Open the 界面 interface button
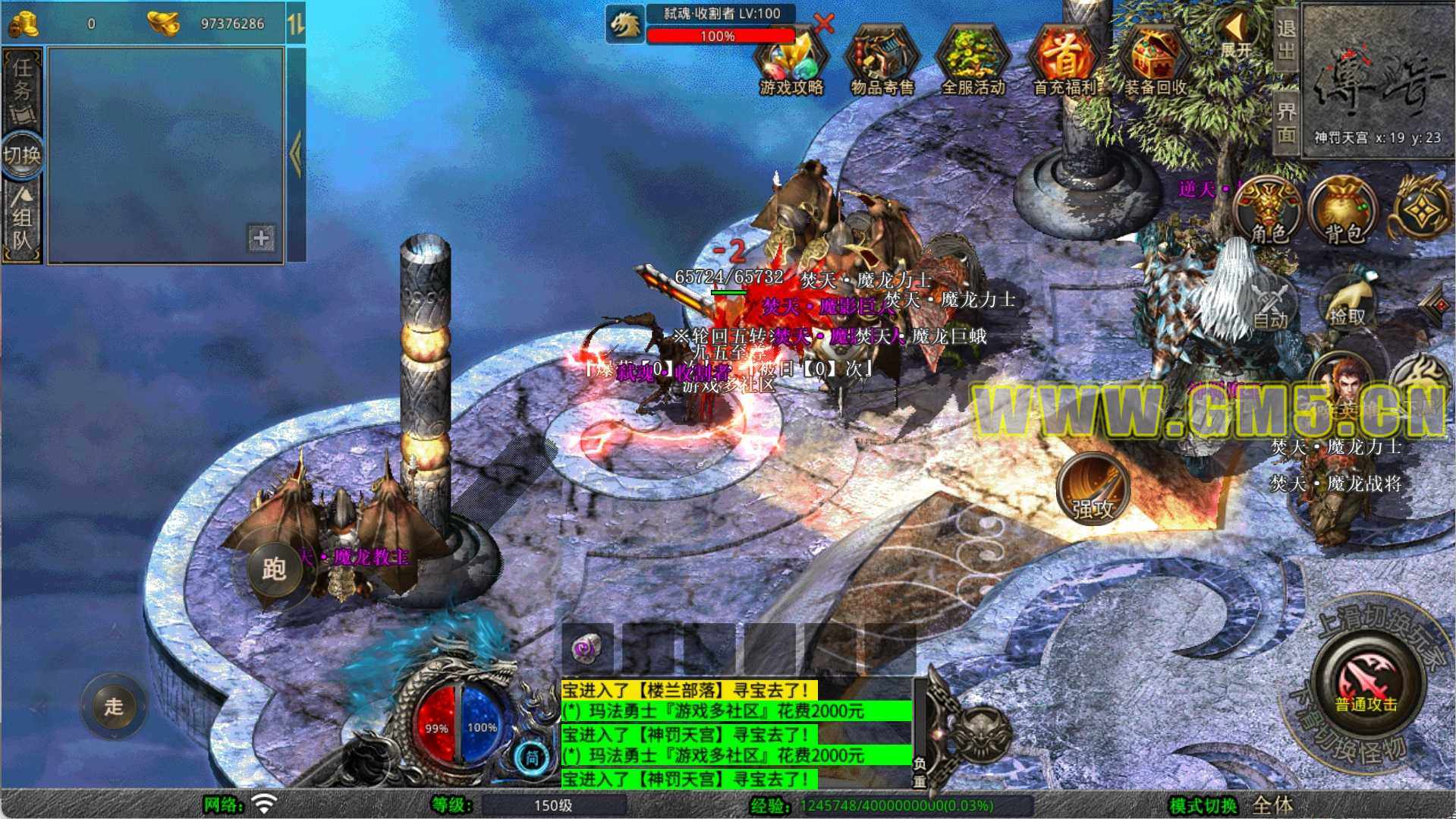The height and width of the screenshot is (819, 1456). pyautogui.click(x=1285, y=121)
